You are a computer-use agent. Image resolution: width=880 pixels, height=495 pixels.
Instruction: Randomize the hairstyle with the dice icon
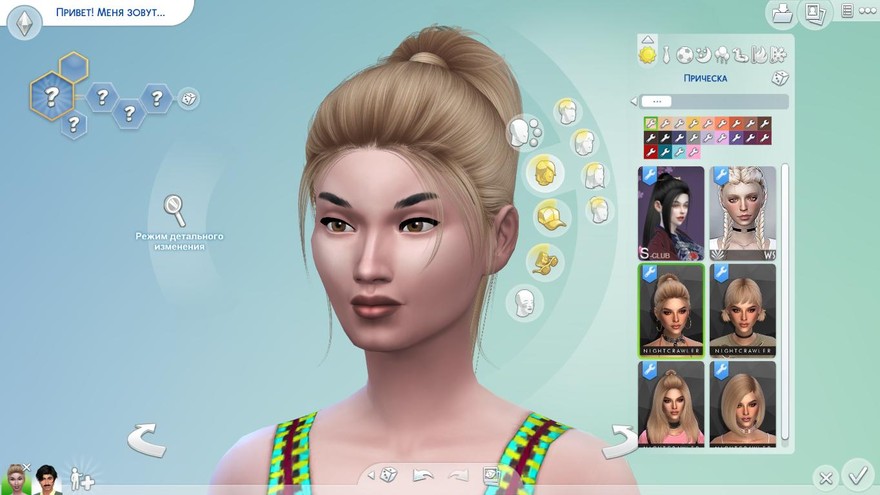click(778, 78)
